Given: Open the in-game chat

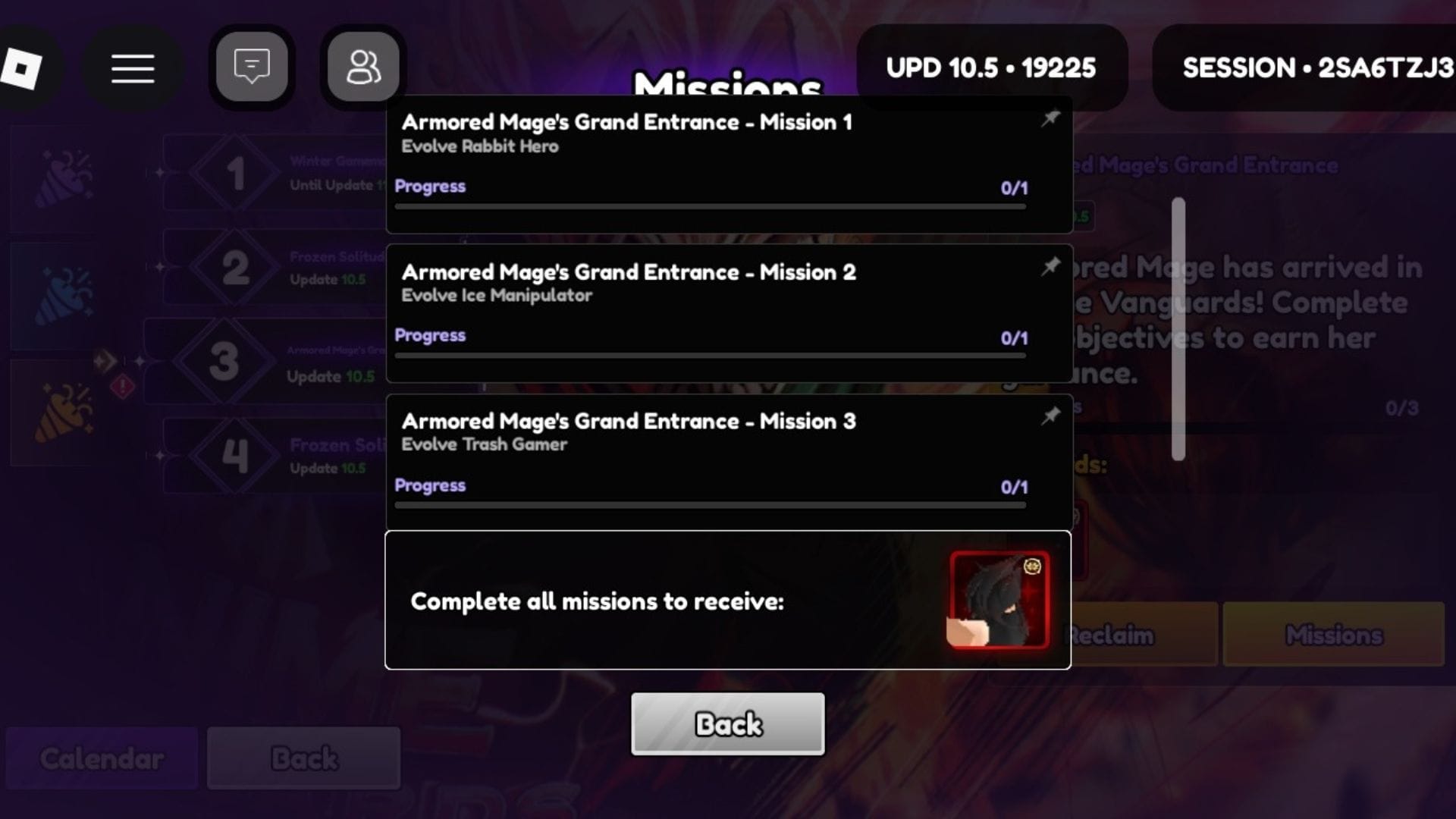Looking at the screenshot, I should click(x=251, y=66).
